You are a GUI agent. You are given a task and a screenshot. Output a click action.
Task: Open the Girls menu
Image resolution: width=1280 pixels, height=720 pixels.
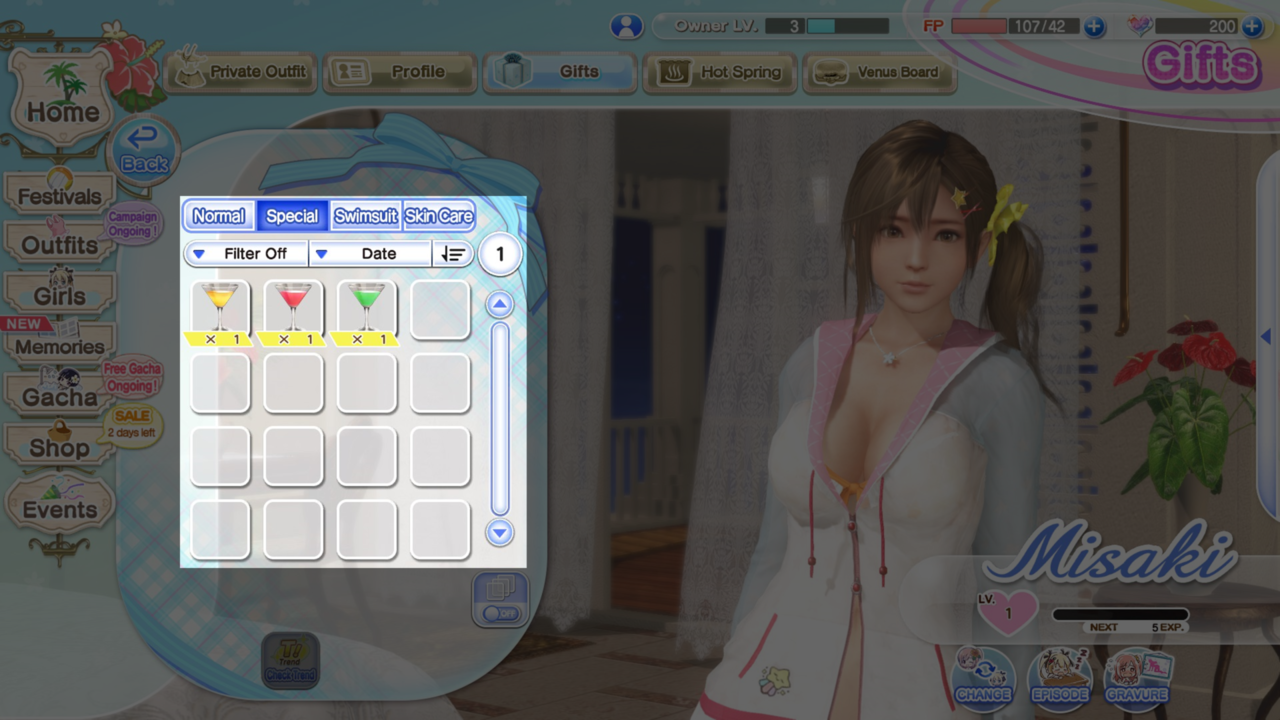60,295
